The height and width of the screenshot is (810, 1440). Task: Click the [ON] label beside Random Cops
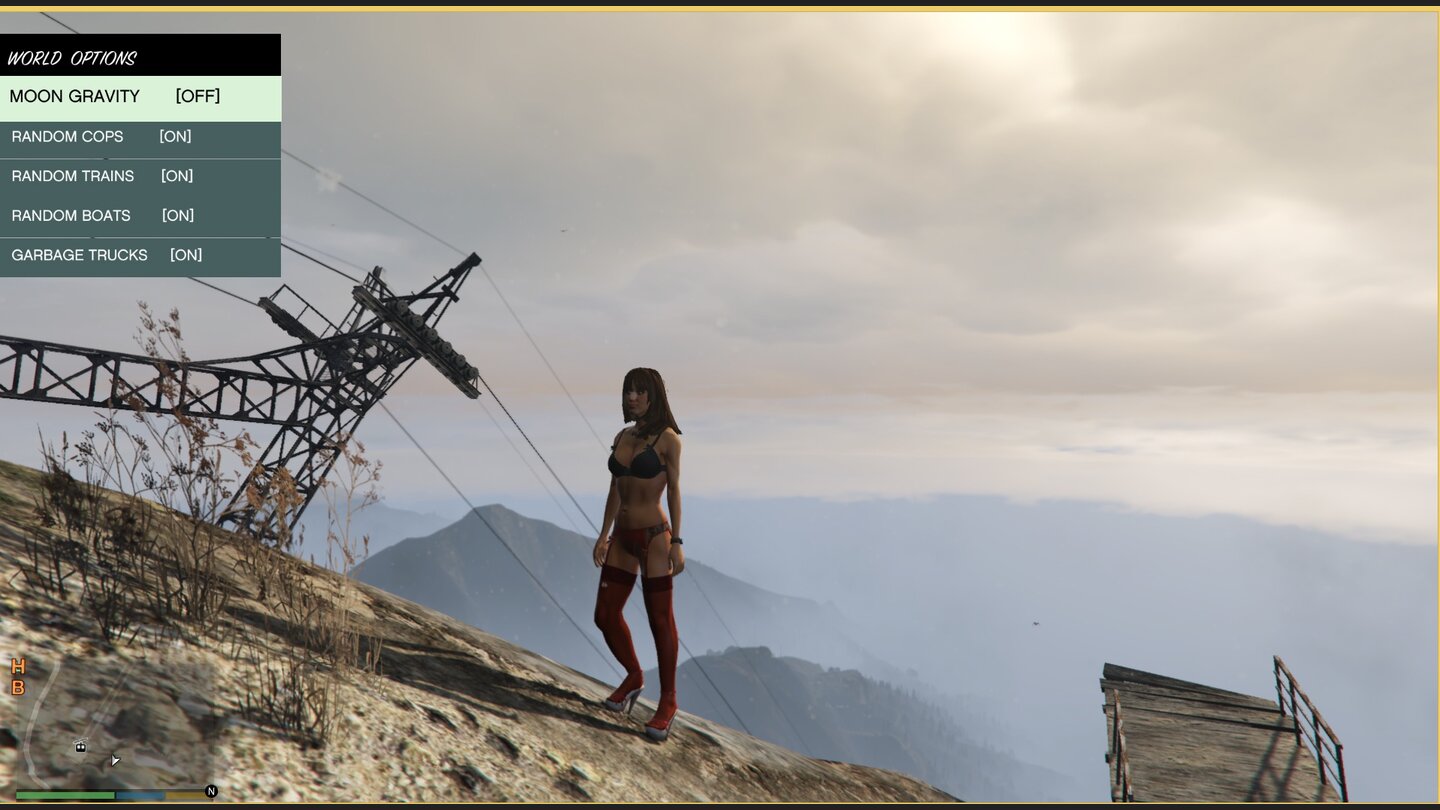point(175,136)
